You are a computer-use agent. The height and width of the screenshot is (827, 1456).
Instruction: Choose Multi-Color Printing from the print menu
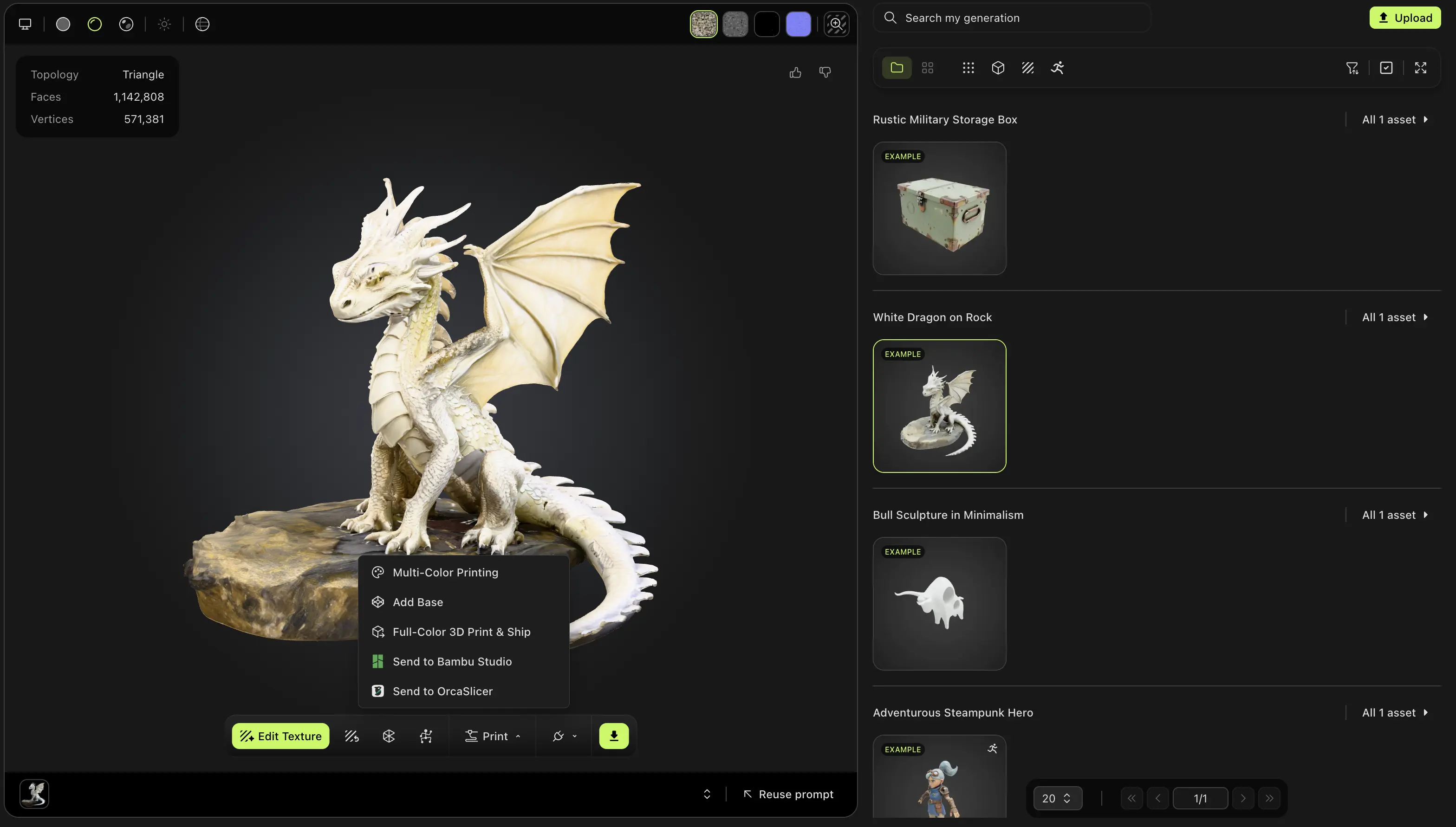pyautogui.click(x=445, y=573)
